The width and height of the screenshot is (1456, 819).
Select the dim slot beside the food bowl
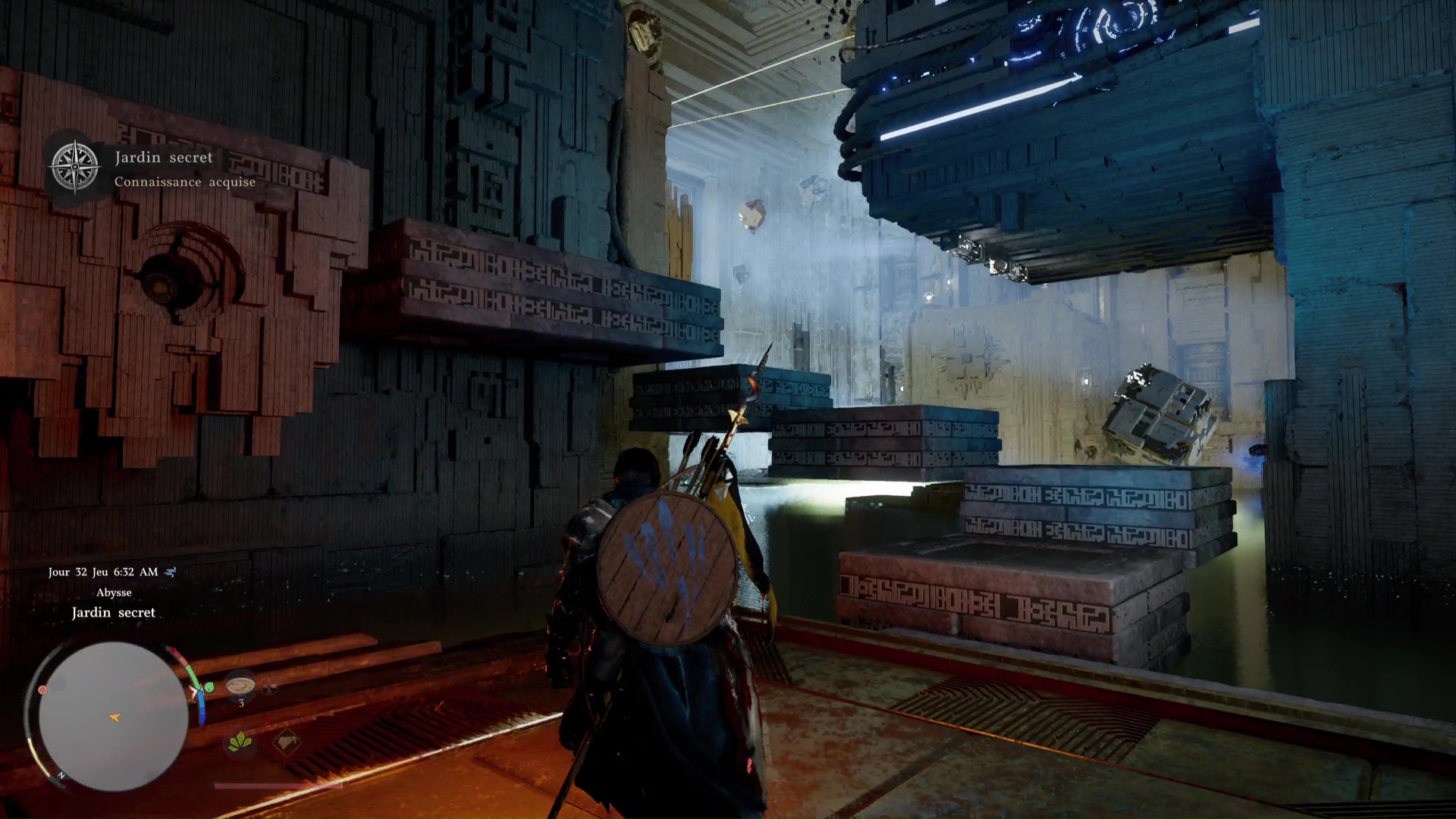pos(270,688)
